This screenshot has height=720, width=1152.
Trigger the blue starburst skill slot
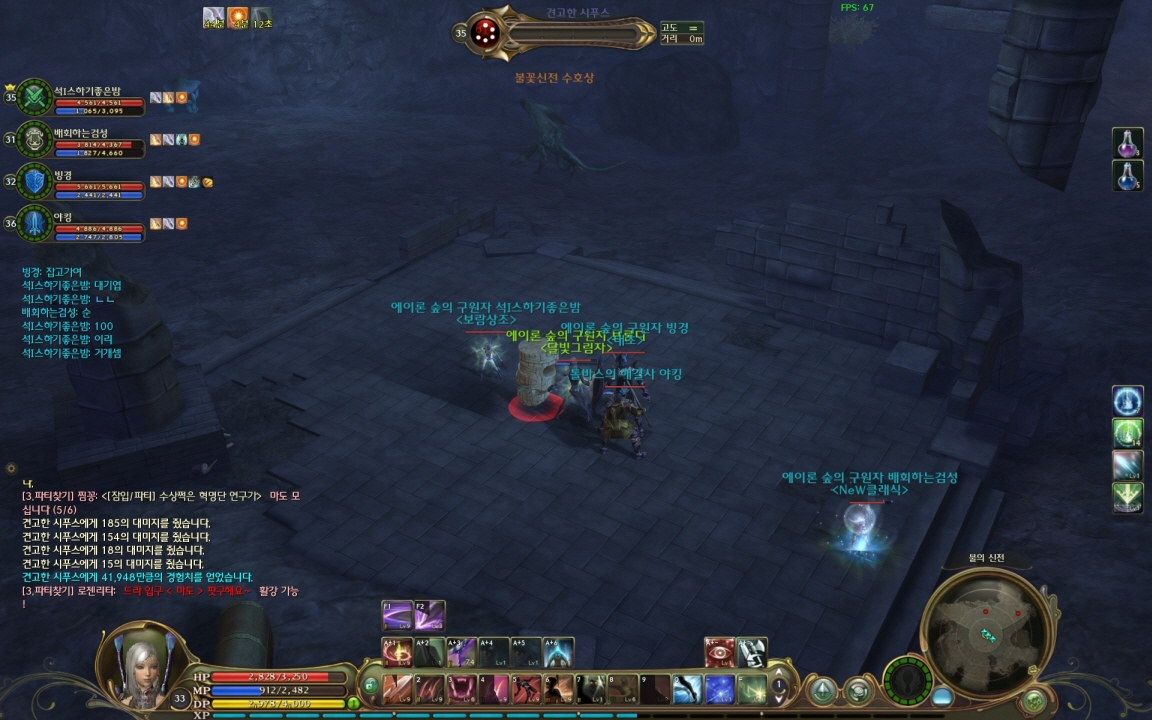719,689
